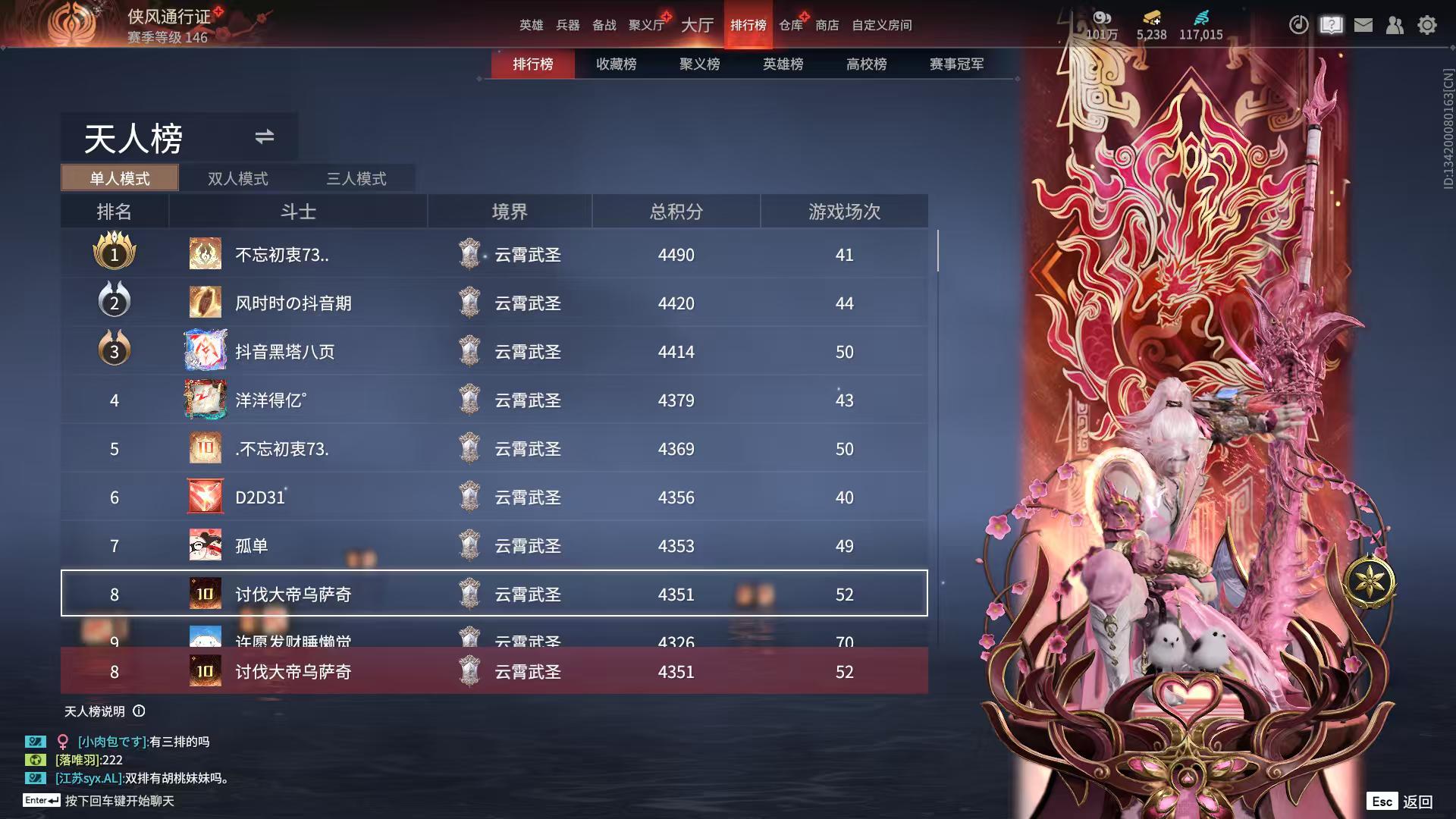Image resolution: width=1456 pixels, height=819 pixels.
Task: Click the swap arrows next to 天人榜
Action: coord(264,137)
